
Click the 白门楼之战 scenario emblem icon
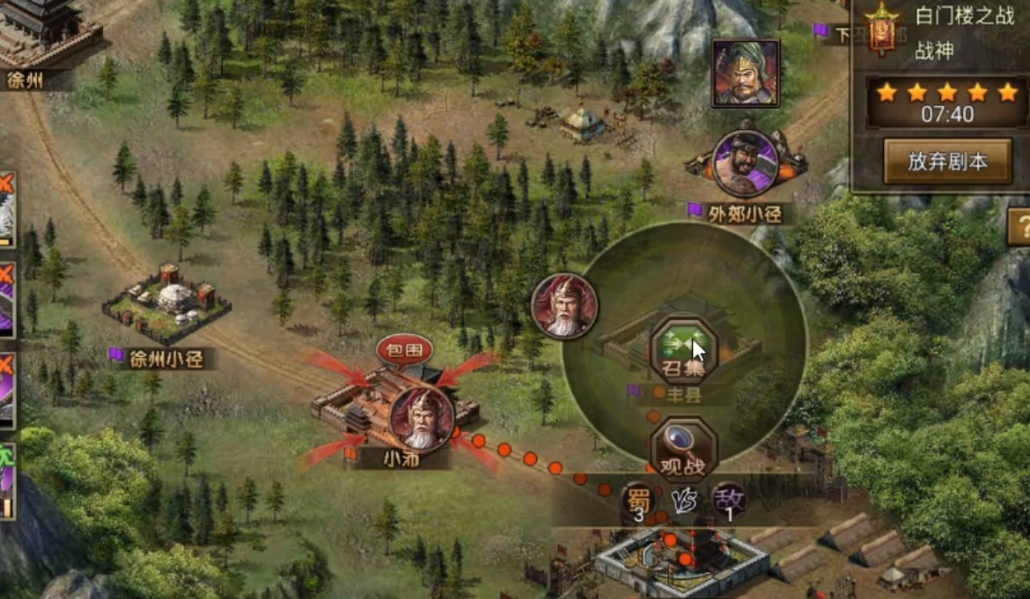click(x=882, y=29)
